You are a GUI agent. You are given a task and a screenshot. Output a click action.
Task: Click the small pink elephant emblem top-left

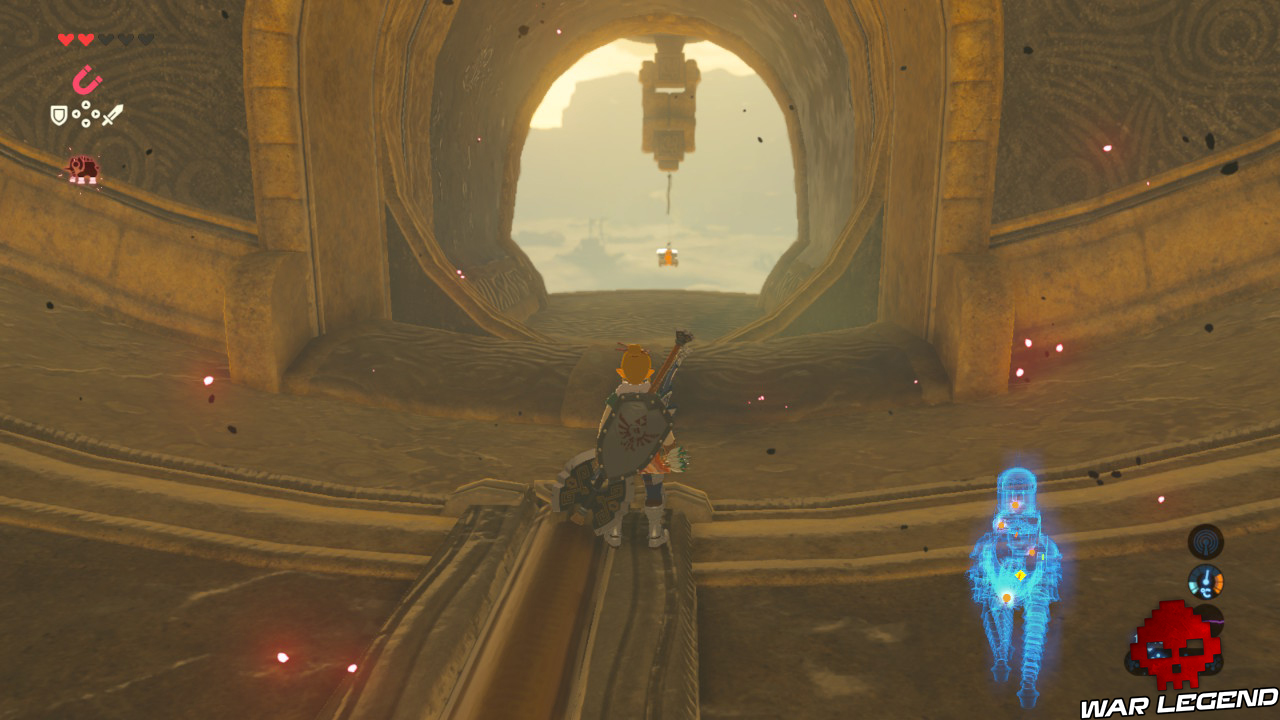84,167
